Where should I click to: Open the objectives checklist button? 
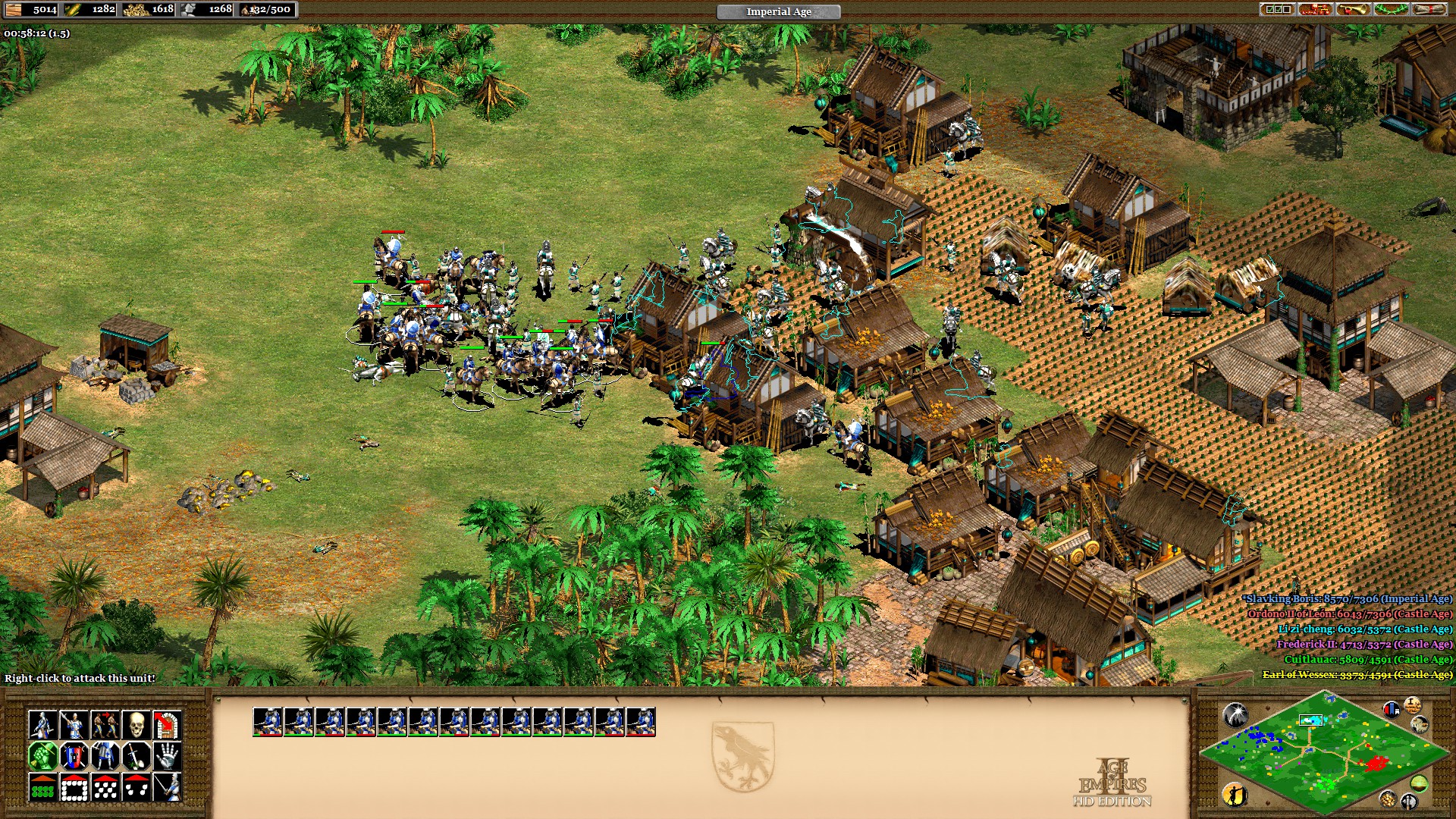[1277, 10]
